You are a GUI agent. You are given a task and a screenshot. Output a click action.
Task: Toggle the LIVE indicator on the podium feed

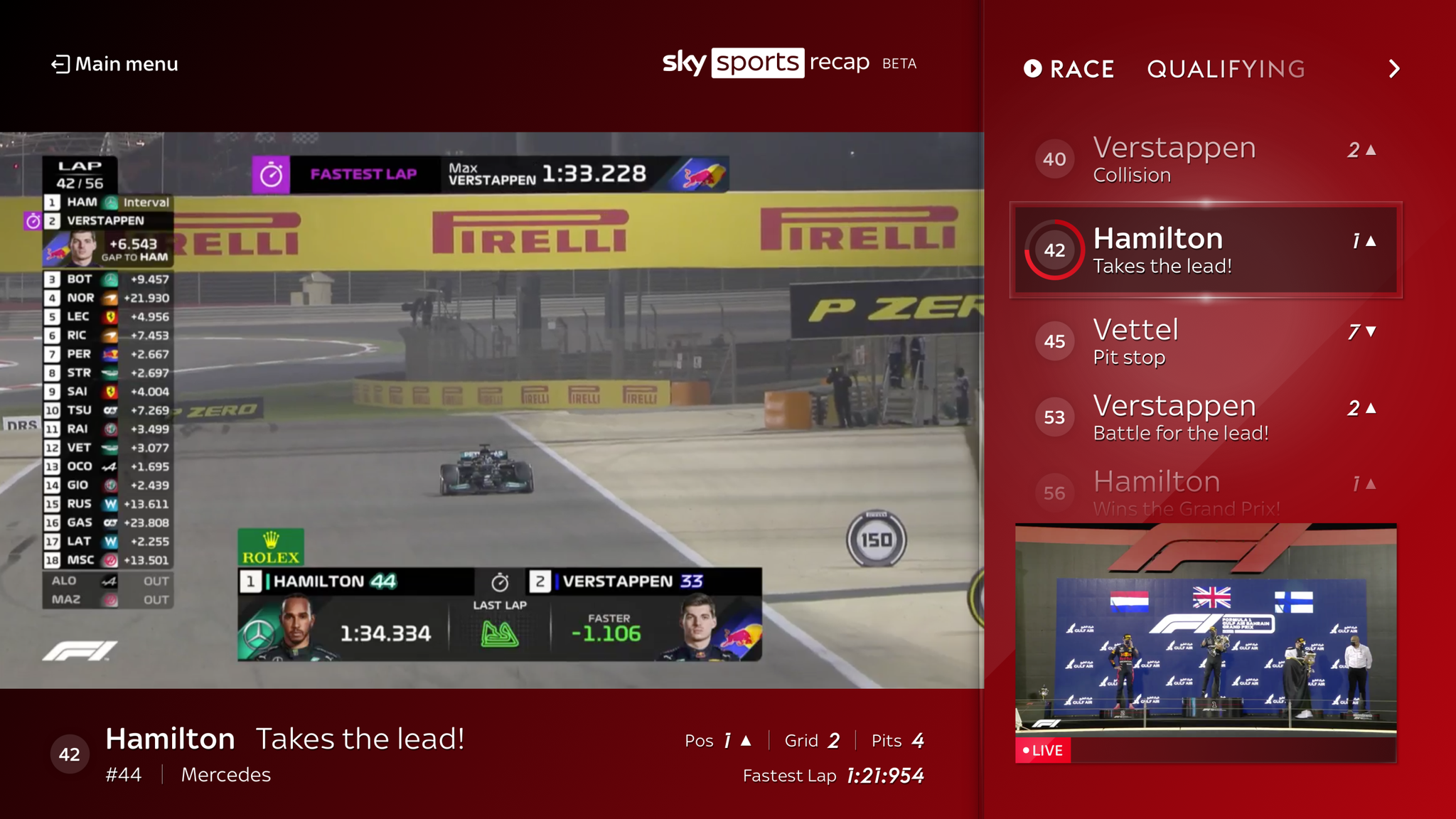tap(1044, 750)
